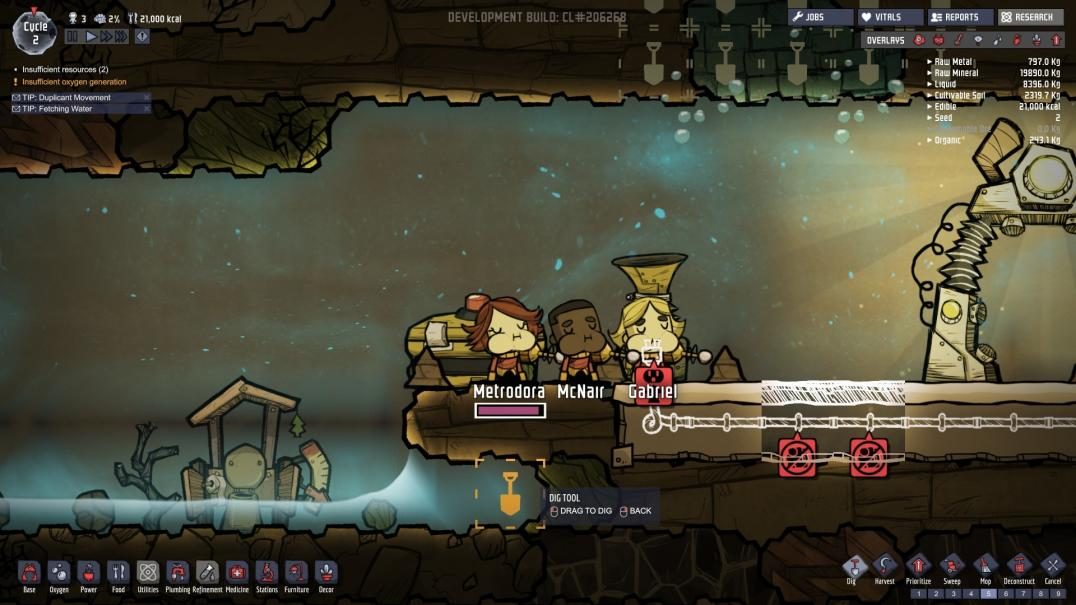Open the Vitals panel
1076x605 pixels.
(x=890, y=17)
